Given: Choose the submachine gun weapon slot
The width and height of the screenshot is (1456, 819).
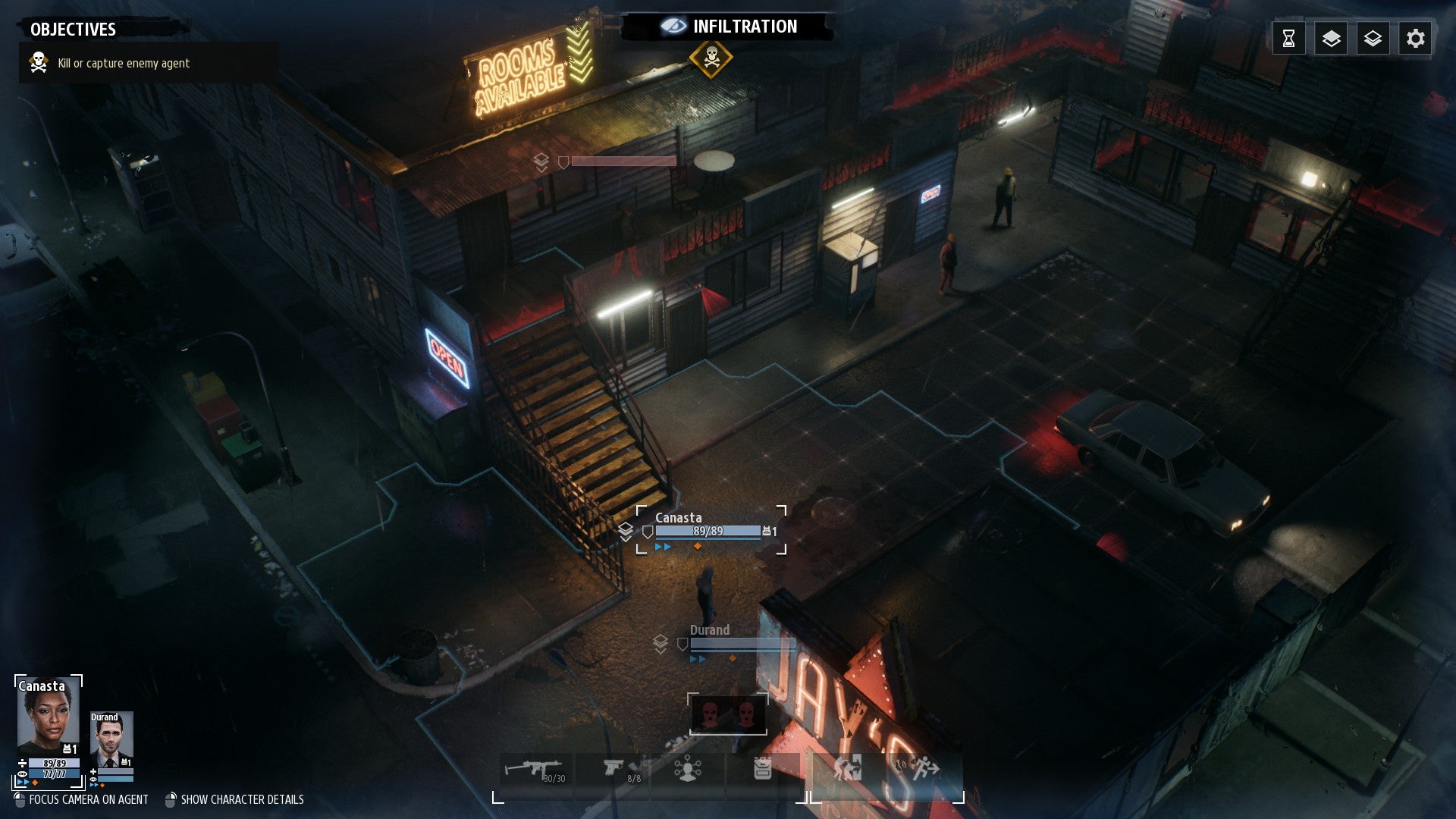Looking at the screenshot, I should tap(536, 770).
